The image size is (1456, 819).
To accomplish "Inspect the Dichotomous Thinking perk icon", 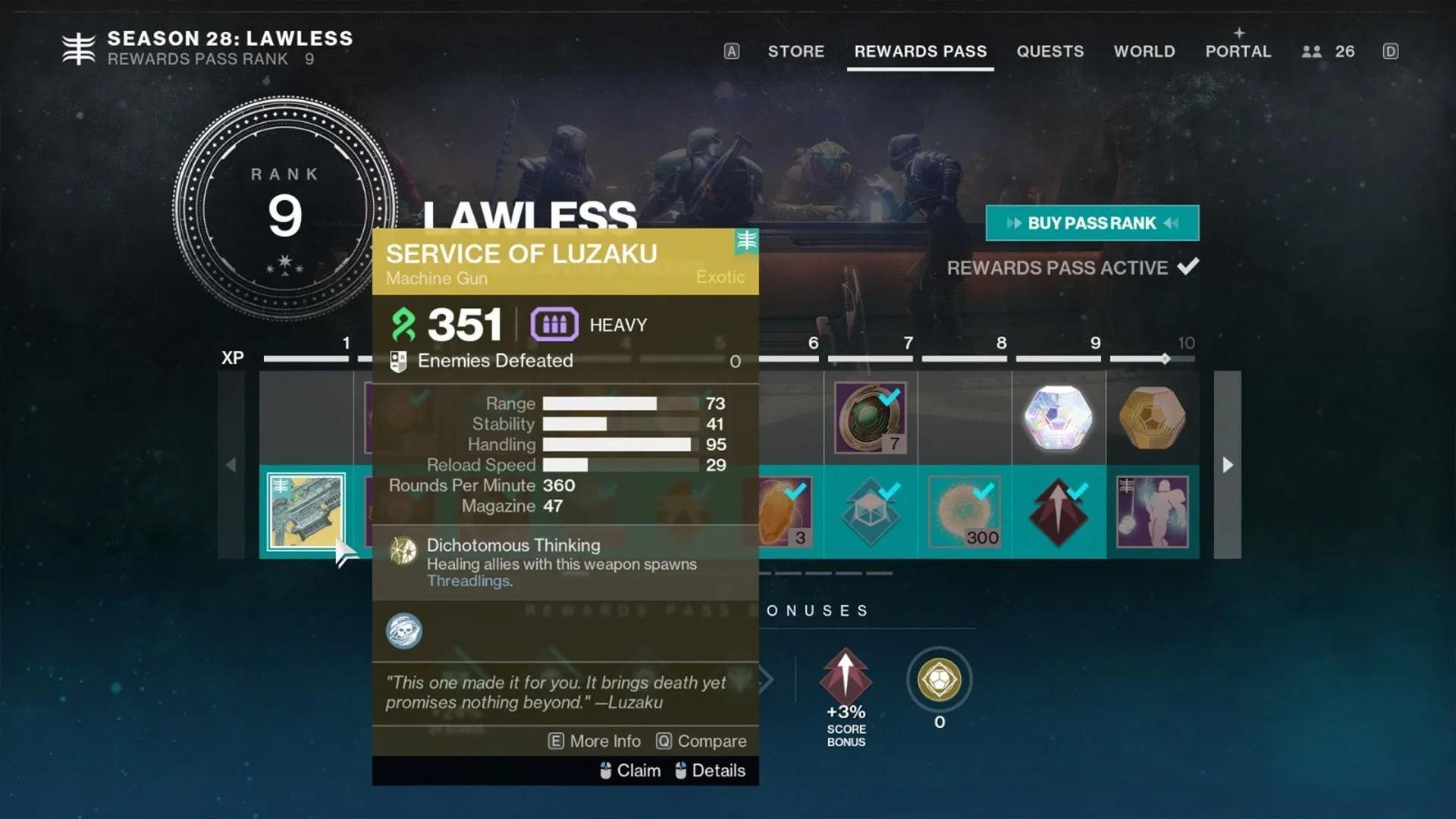I will coord(403,551).
